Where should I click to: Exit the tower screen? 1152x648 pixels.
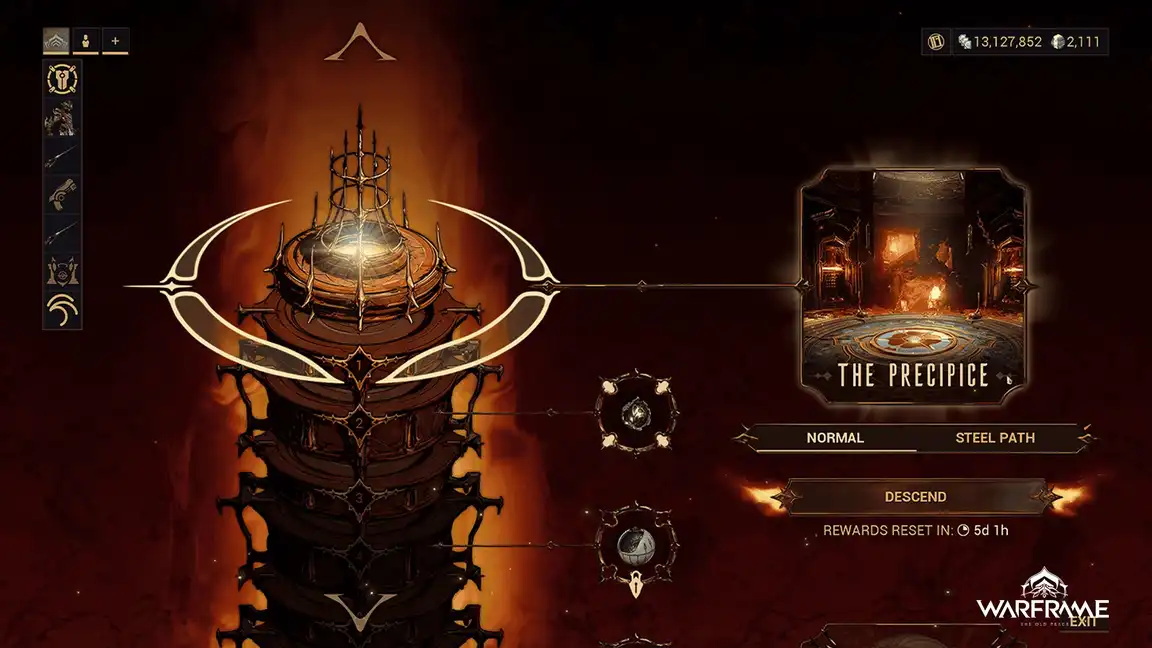1083,622
